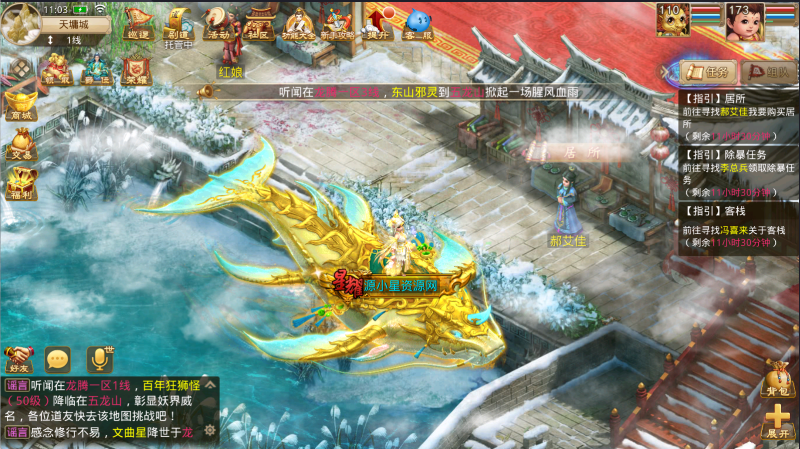The image size is (800, 449).
Task: Tap the microphone voice chat button
Action: tap(99, 358)
